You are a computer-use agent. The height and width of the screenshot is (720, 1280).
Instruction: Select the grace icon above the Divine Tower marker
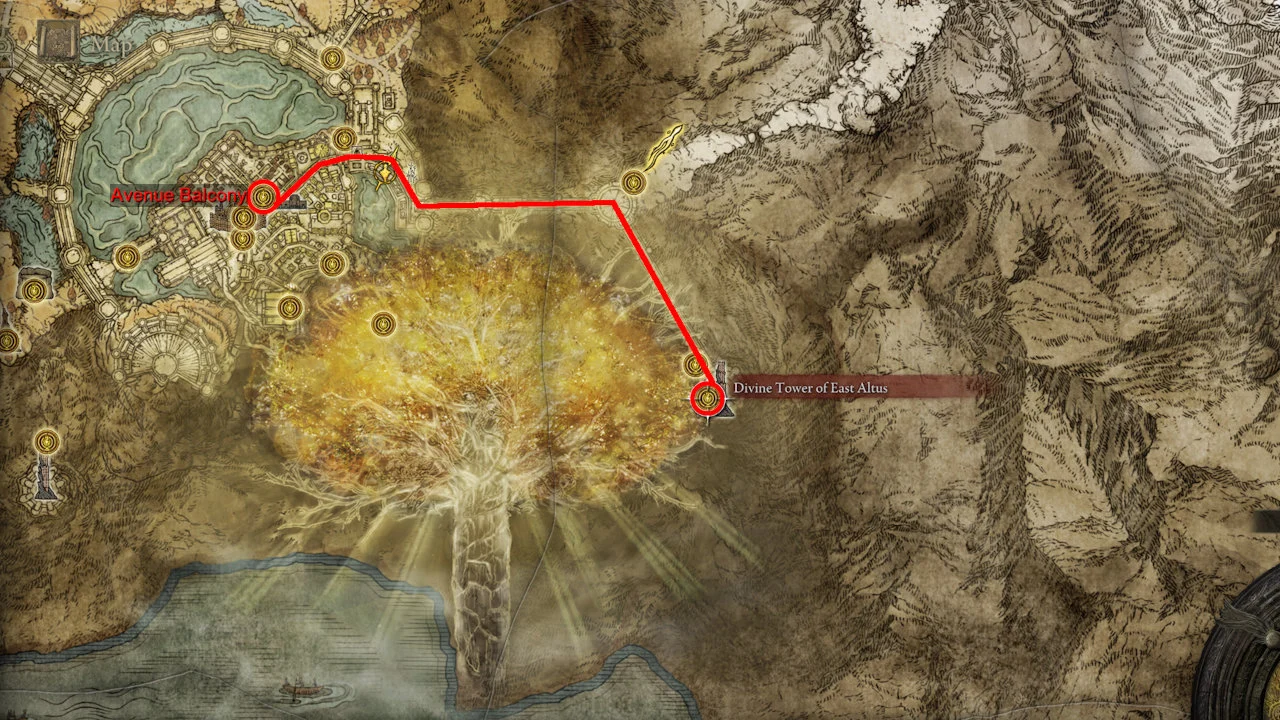tap(695, 364)
